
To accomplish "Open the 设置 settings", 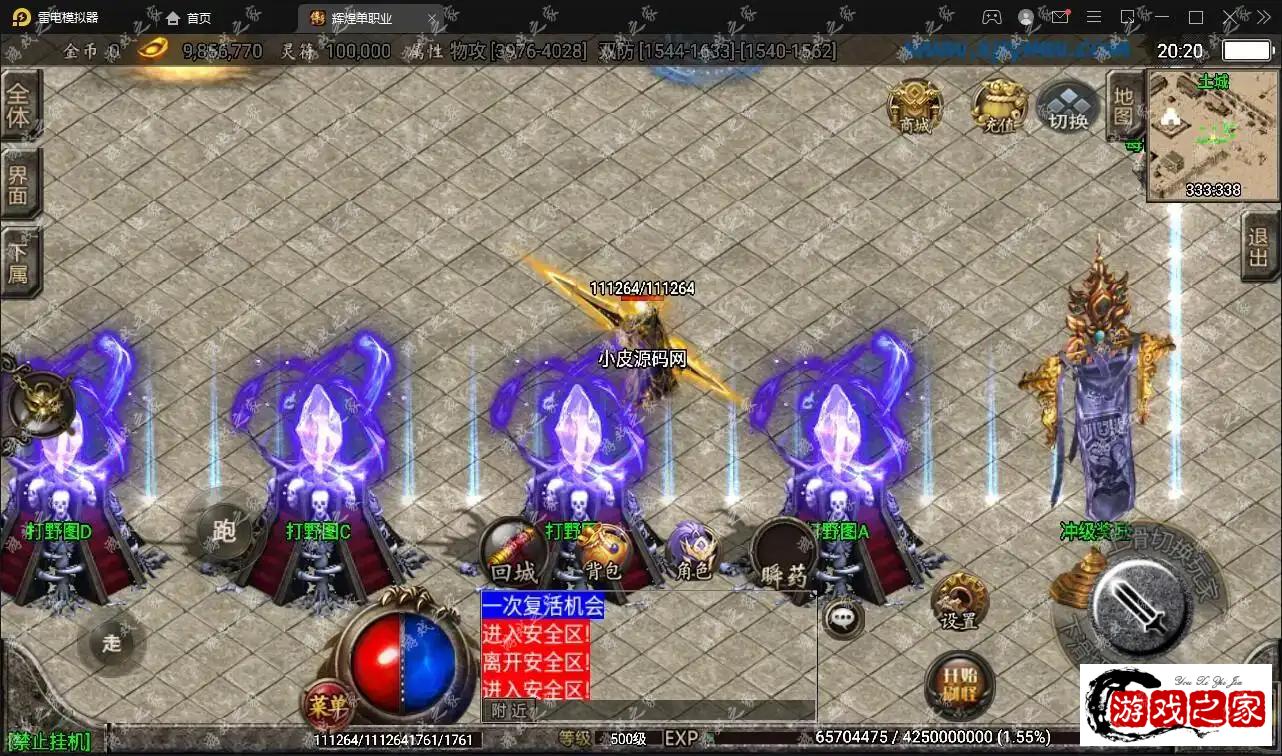I will pos(958,602).
